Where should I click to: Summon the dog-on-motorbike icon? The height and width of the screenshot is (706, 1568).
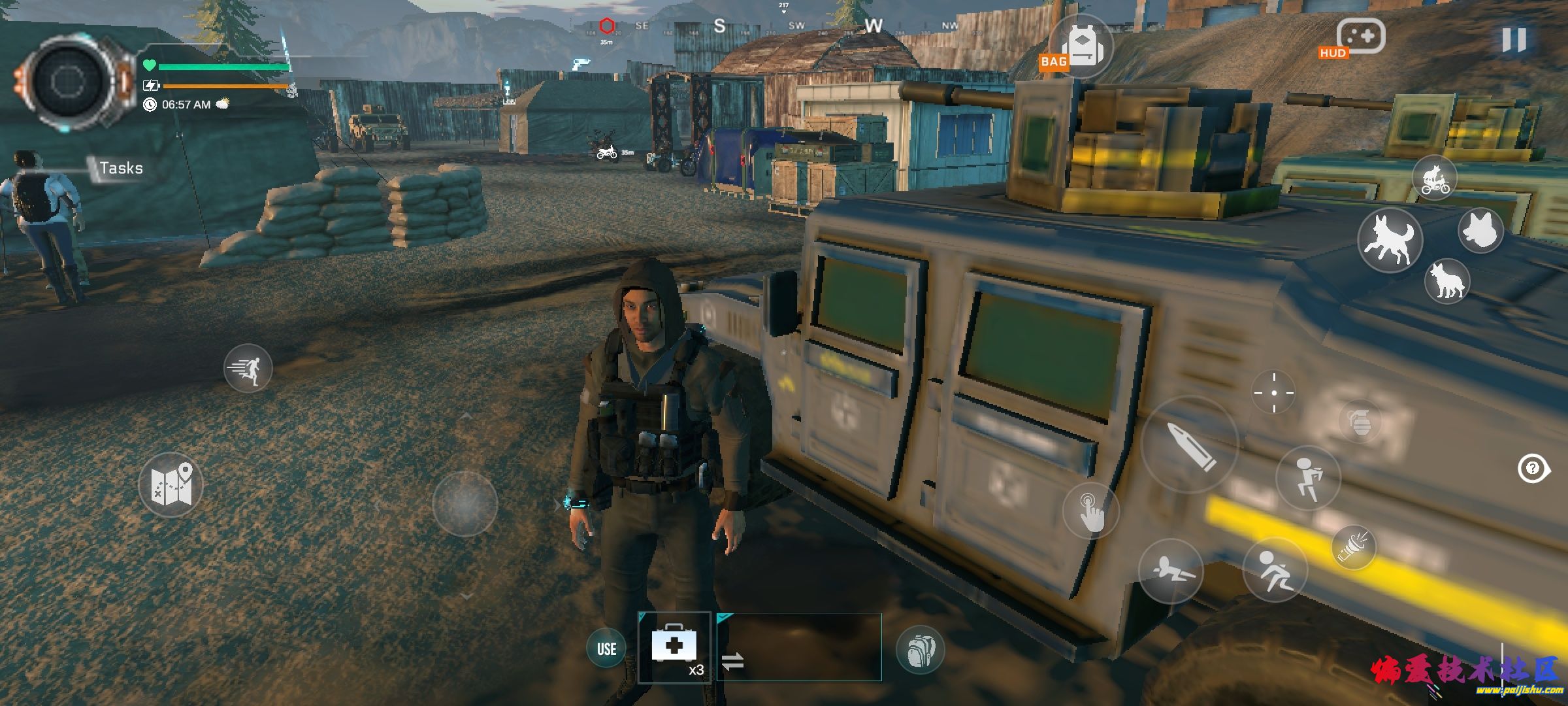pyautogui.click(x=1434, y=178)
